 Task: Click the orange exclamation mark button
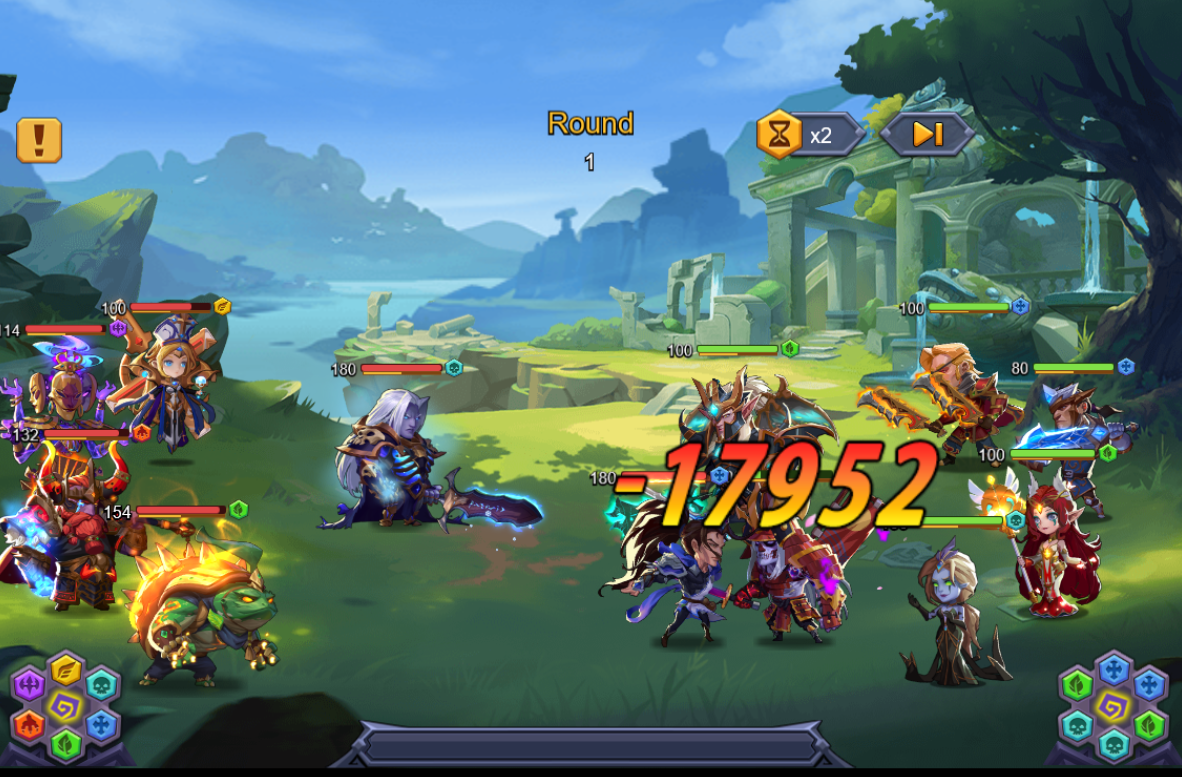tap(39, 140)
